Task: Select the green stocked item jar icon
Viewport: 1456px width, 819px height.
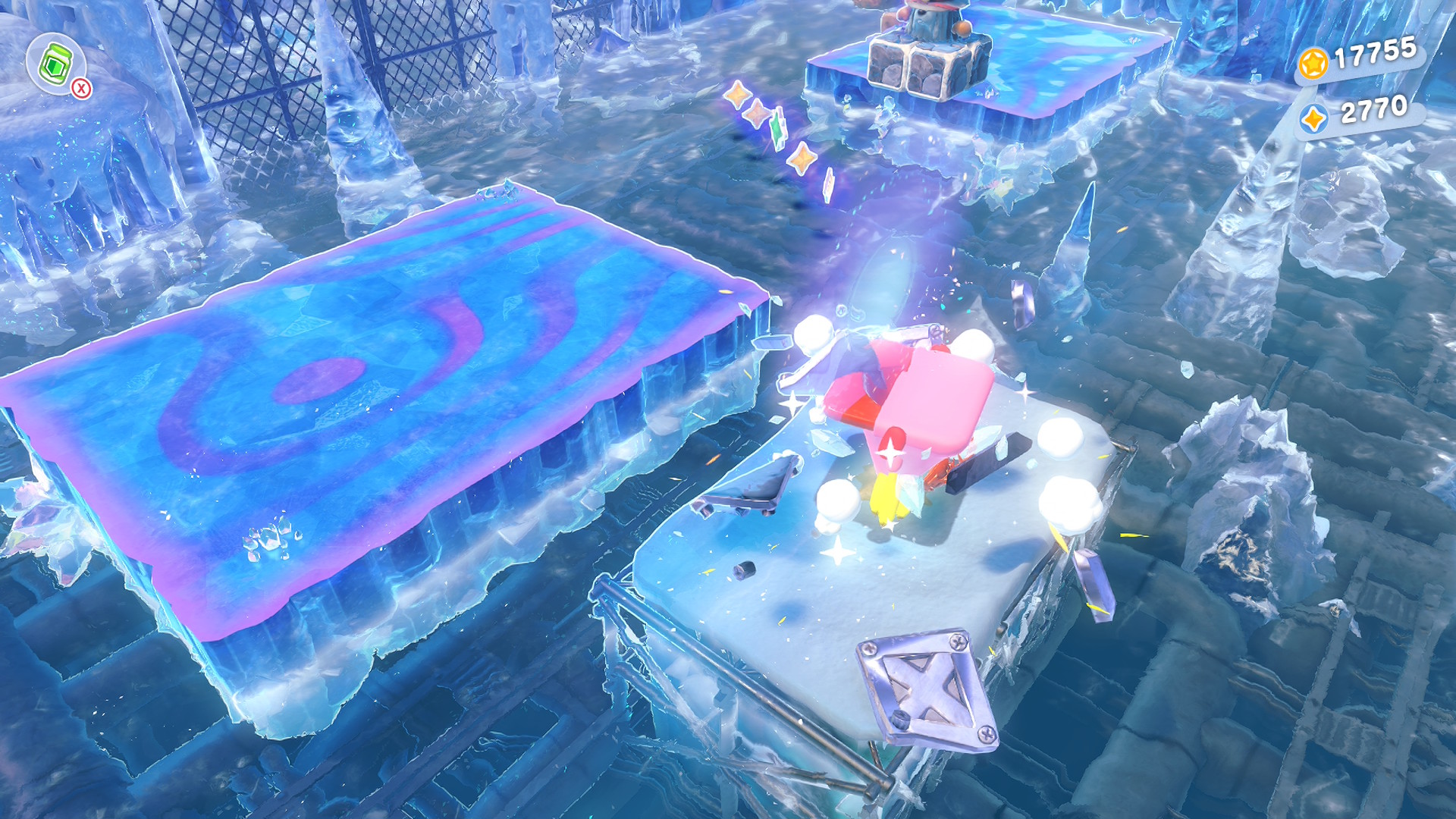Action: coord(55,64)
